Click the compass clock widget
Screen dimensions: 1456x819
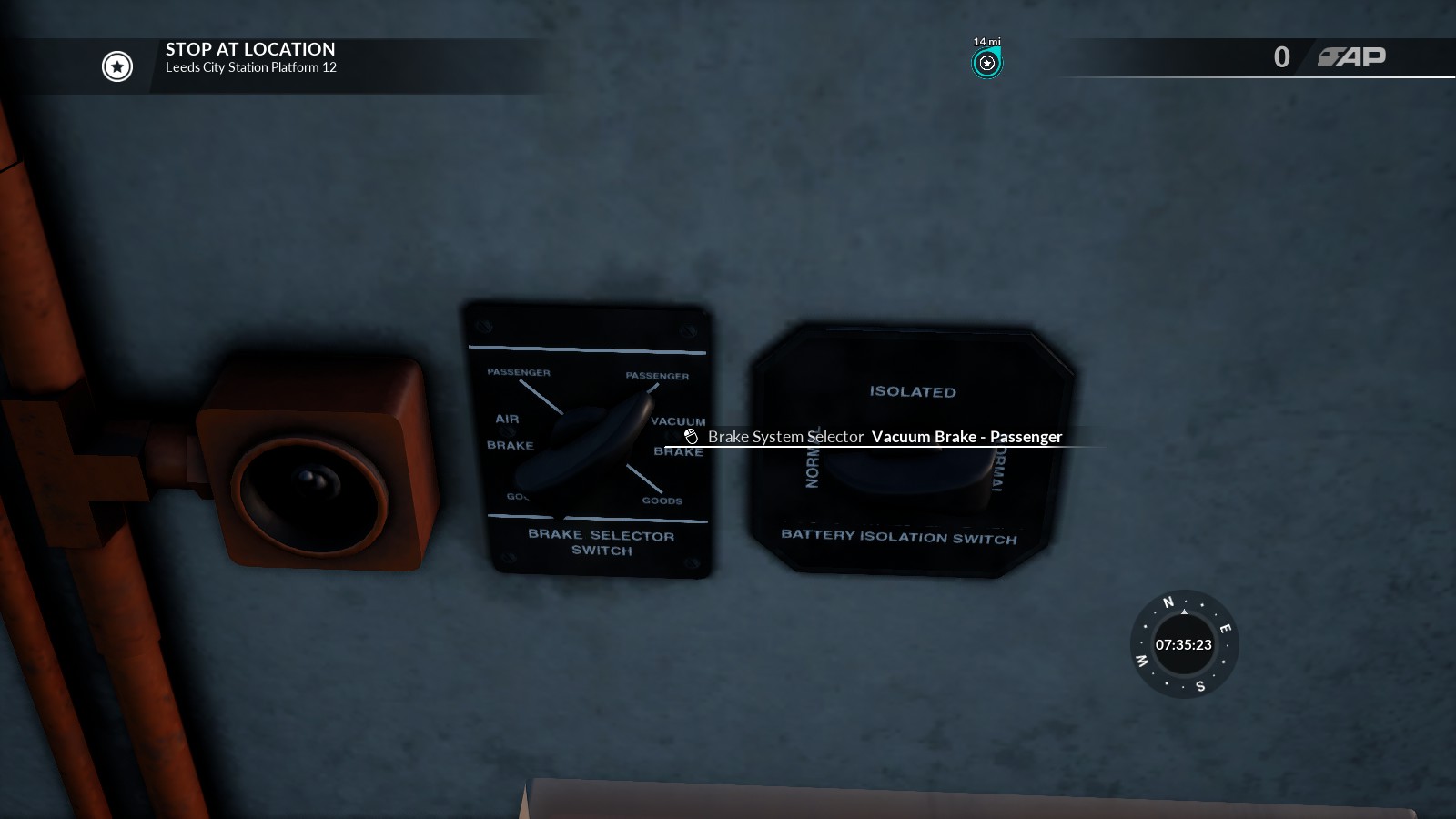coord(1183,644)
